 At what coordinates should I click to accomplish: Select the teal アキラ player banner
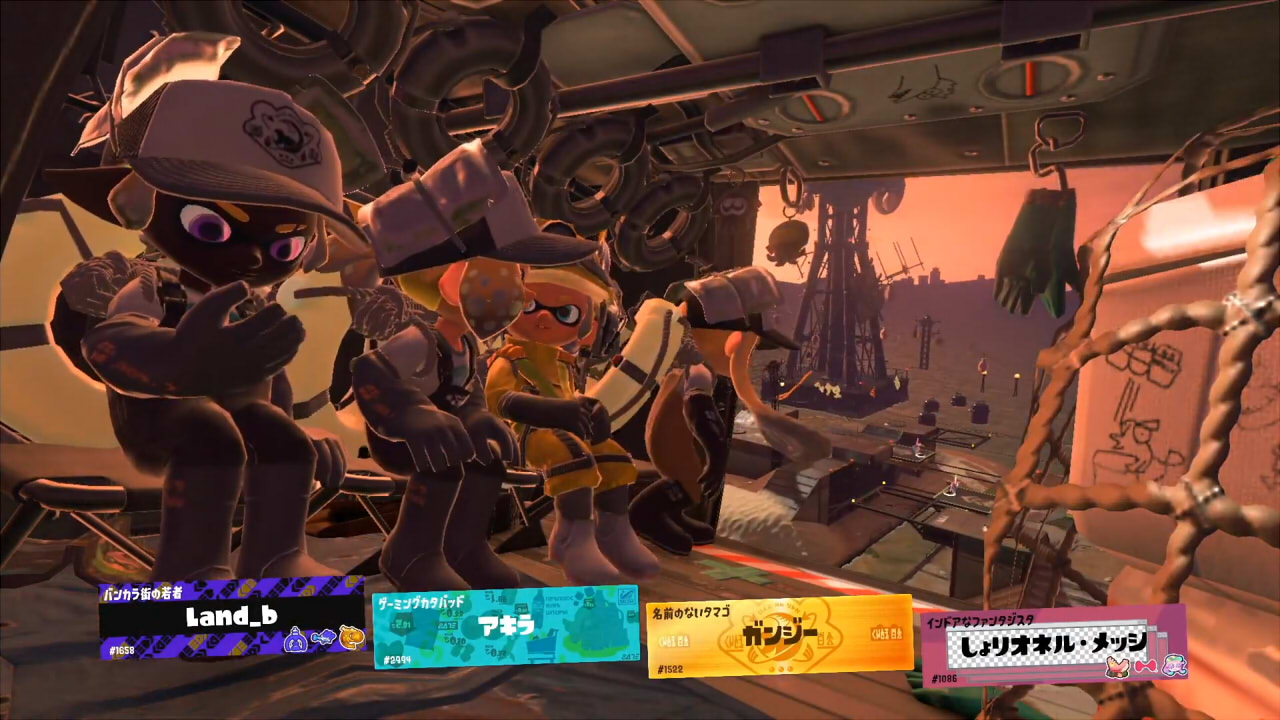(x=505, y=627)
